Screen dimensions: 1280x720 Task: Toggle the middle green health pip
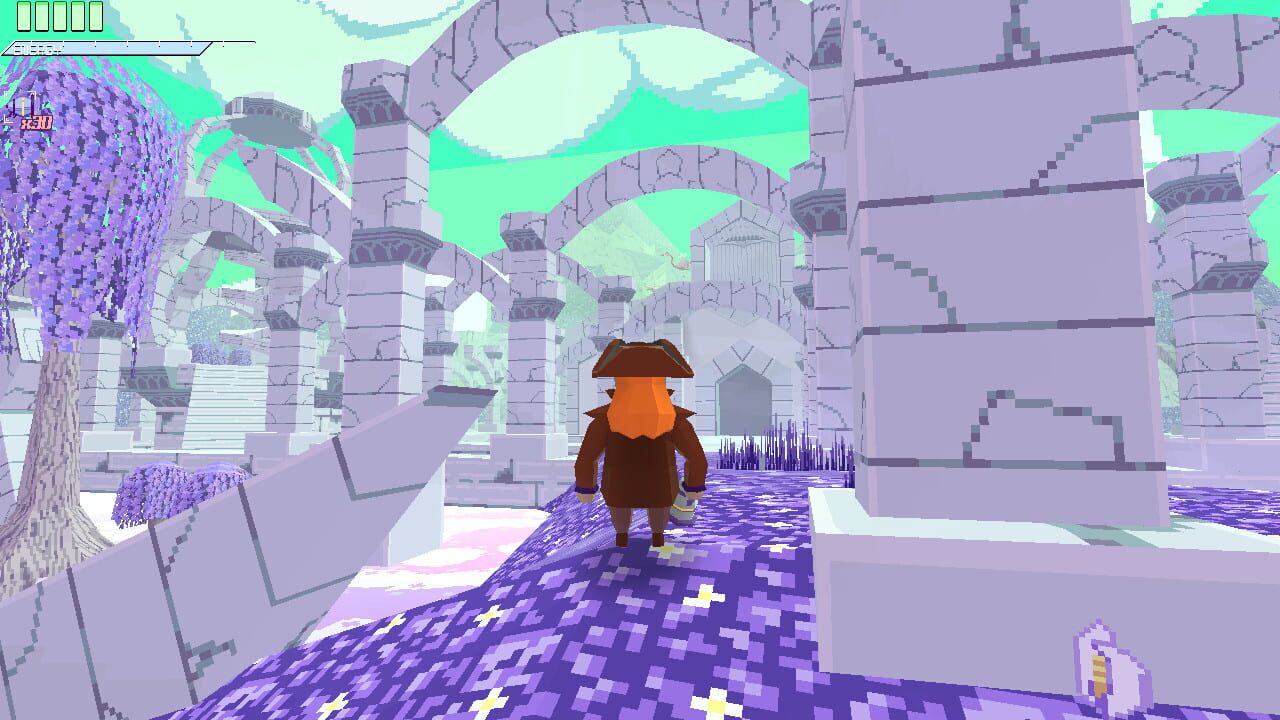(59, 16)
